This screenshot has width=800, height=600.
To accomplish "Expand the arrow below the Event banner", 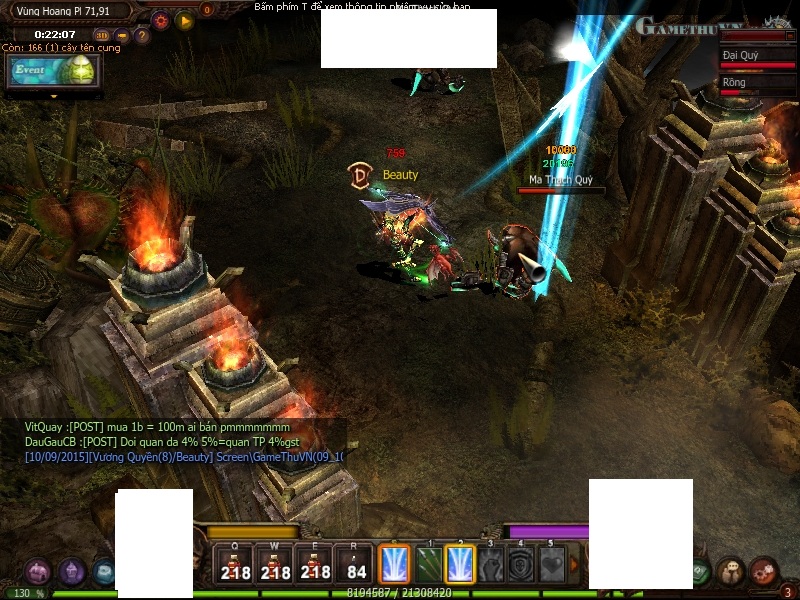I will pos(54,96).
